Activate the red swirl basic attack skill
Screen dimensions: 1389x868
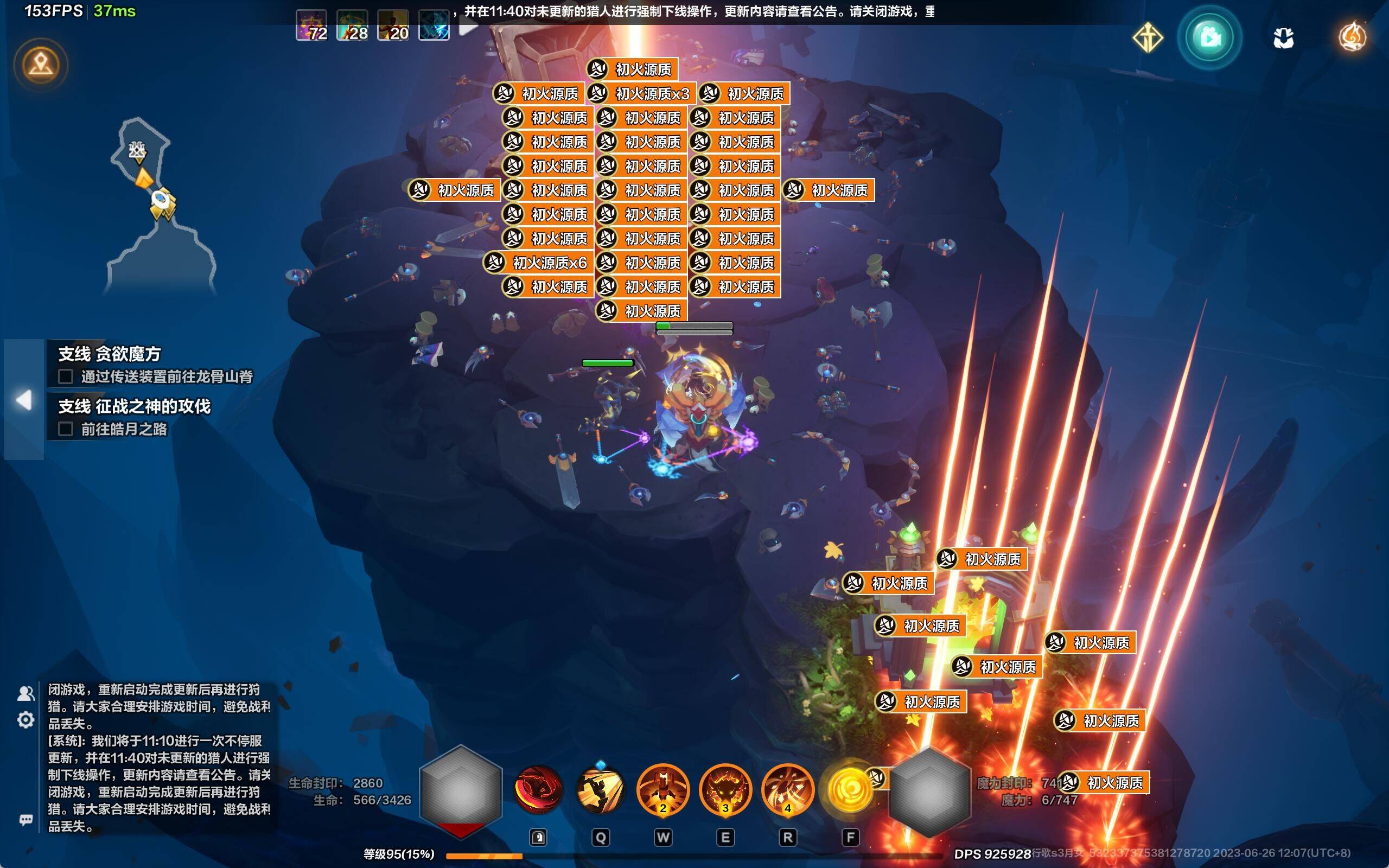(x=538, y=790)
